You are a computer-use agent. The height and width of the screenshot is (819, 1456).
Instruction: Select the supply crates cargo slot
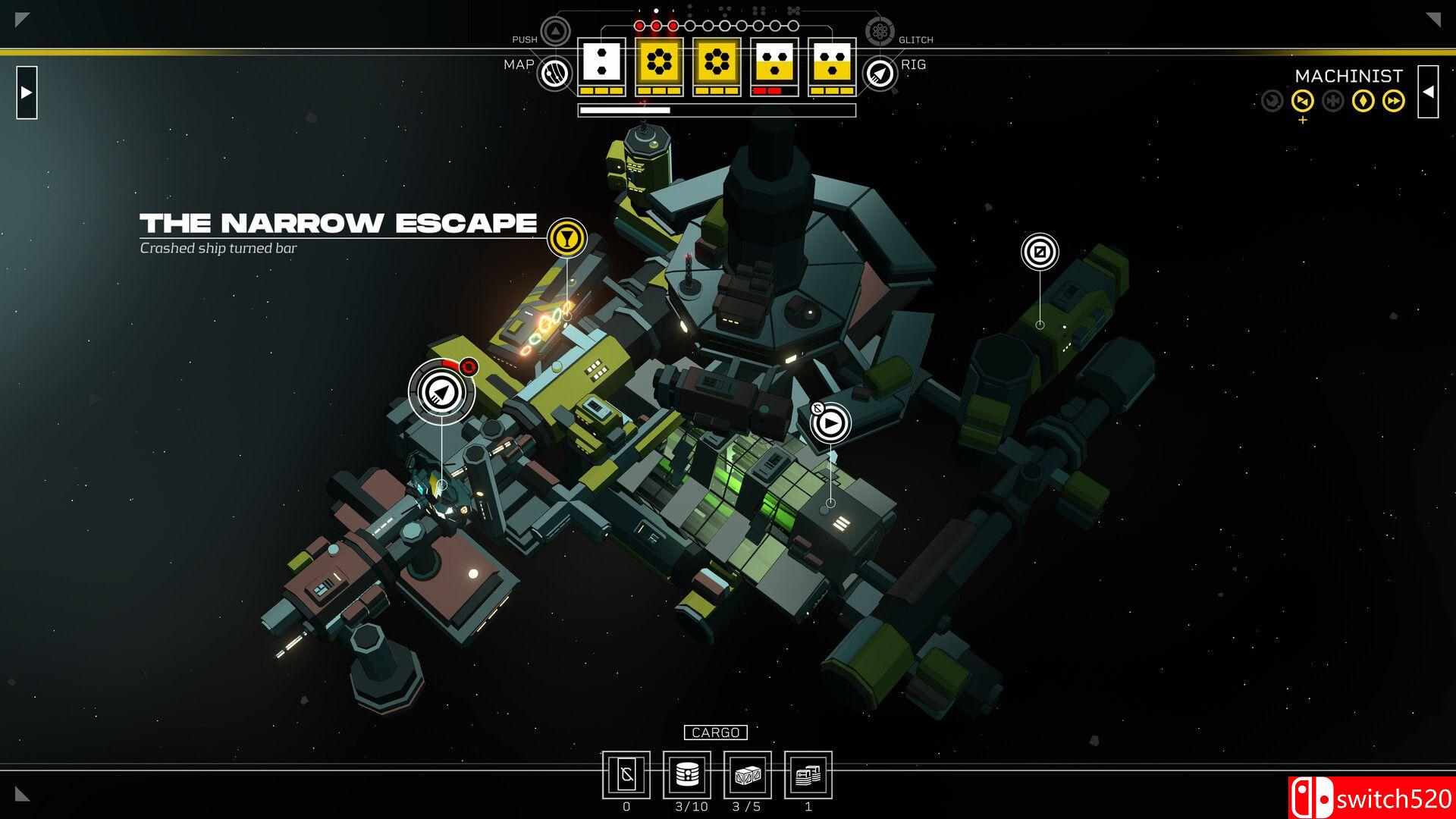747,775
